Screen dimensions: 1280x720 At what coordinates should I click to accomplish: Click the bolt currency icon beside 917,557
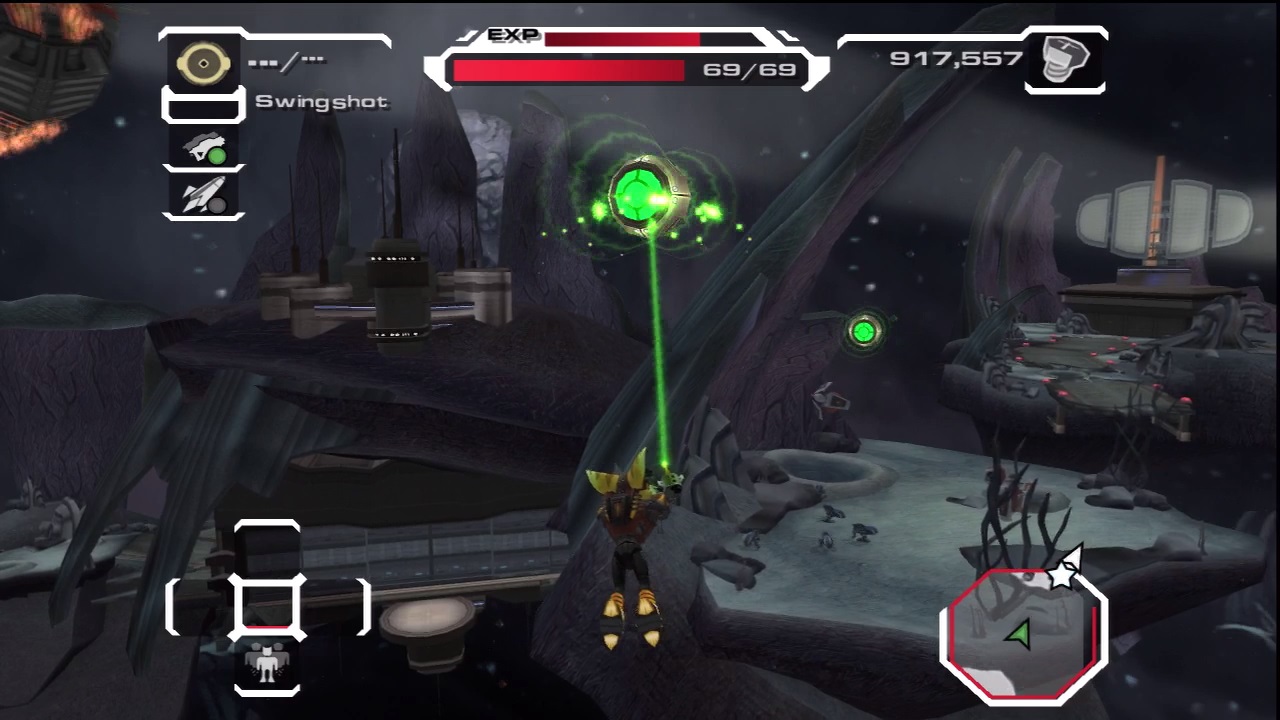click(1064, 59)
